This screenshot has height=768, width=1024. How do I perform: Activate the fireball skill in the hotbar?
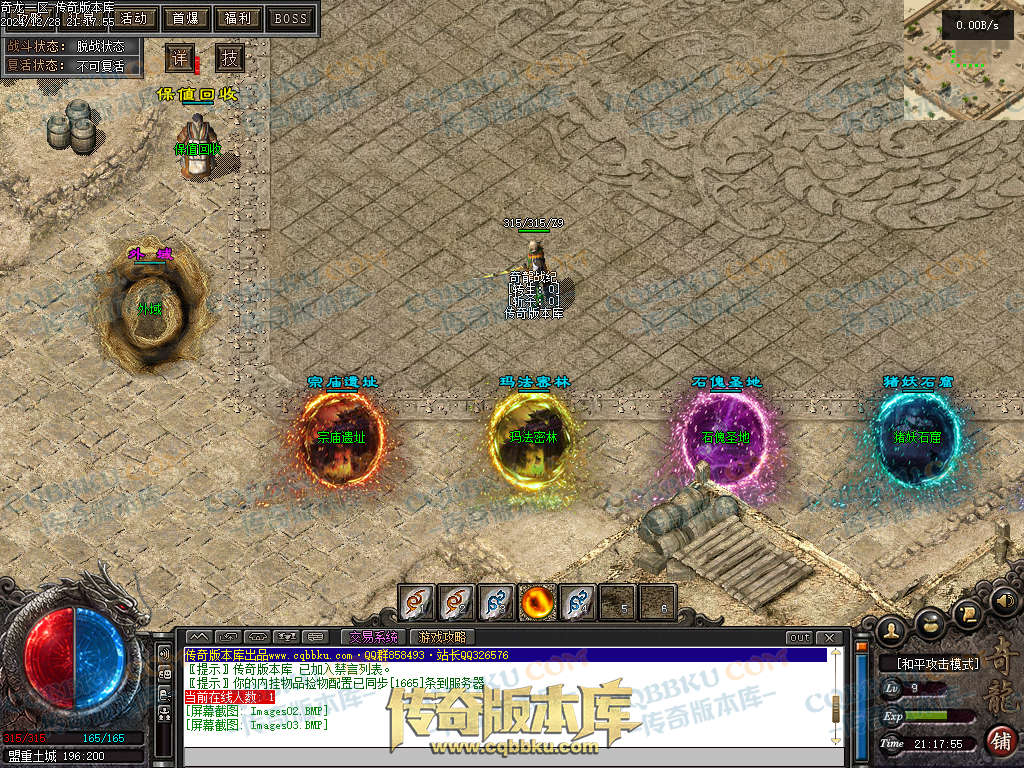(538, 602)
